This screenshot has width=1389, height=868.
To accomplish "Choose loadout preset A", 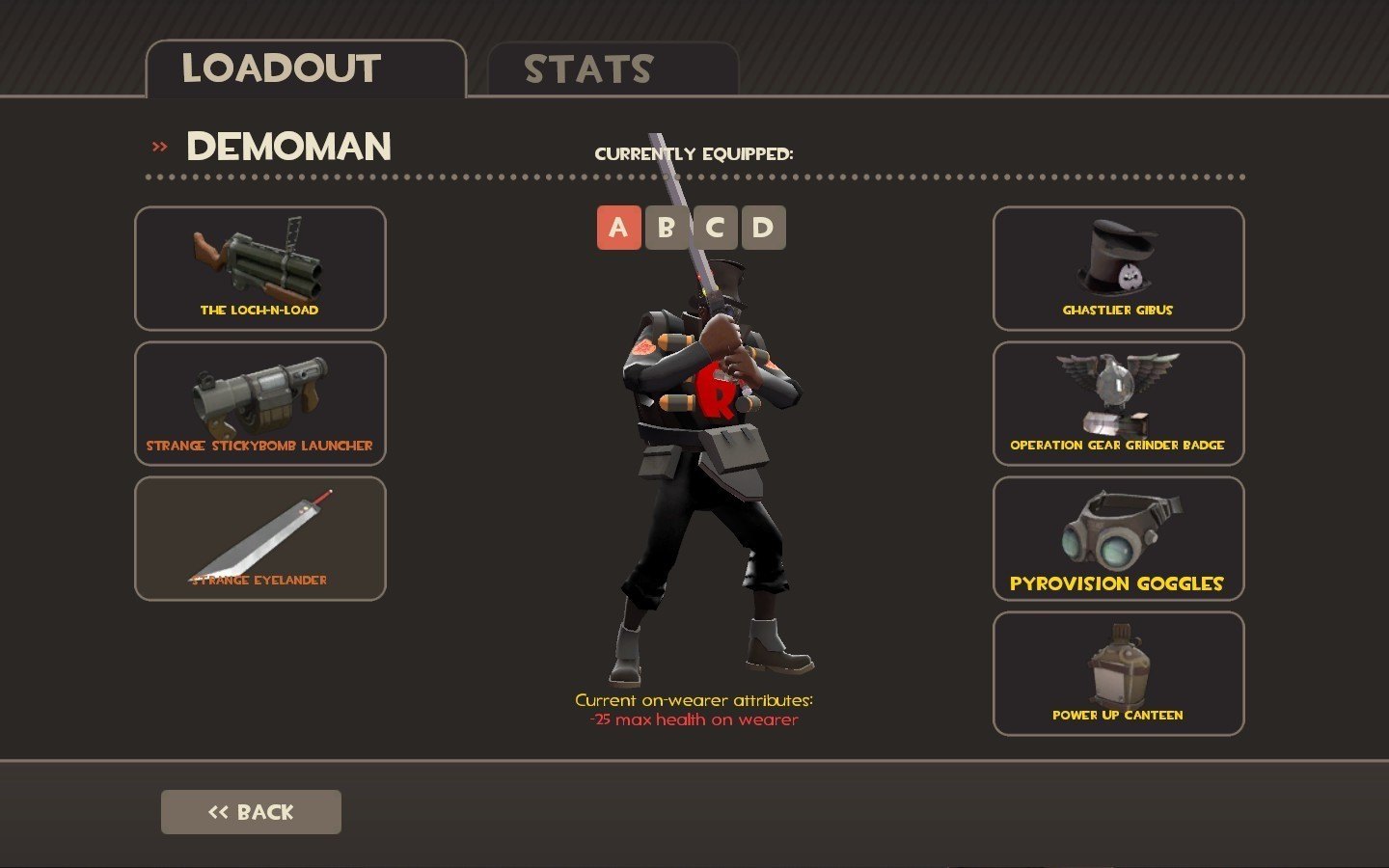I will [x=618, y=228].
